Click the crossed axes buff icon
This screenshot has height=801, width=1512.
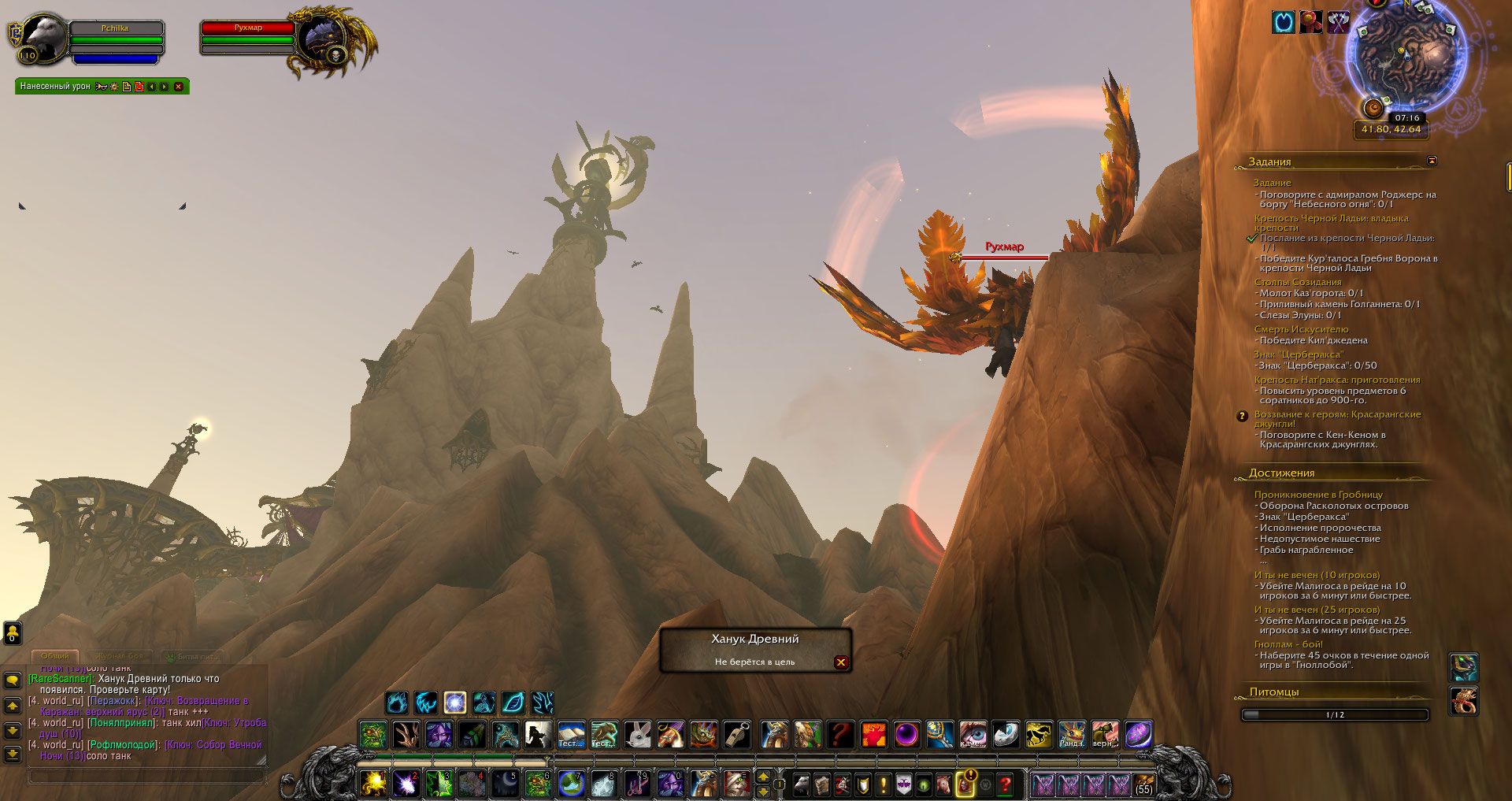[x=1339, y=22]
